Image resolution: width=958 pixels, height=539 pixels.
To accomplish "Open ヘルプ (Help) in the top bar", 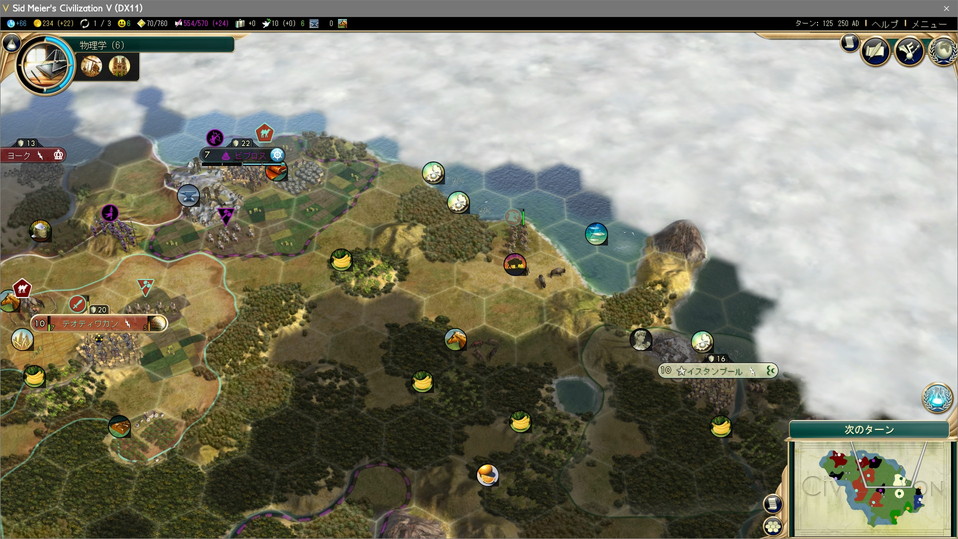I will click(885, 23).
